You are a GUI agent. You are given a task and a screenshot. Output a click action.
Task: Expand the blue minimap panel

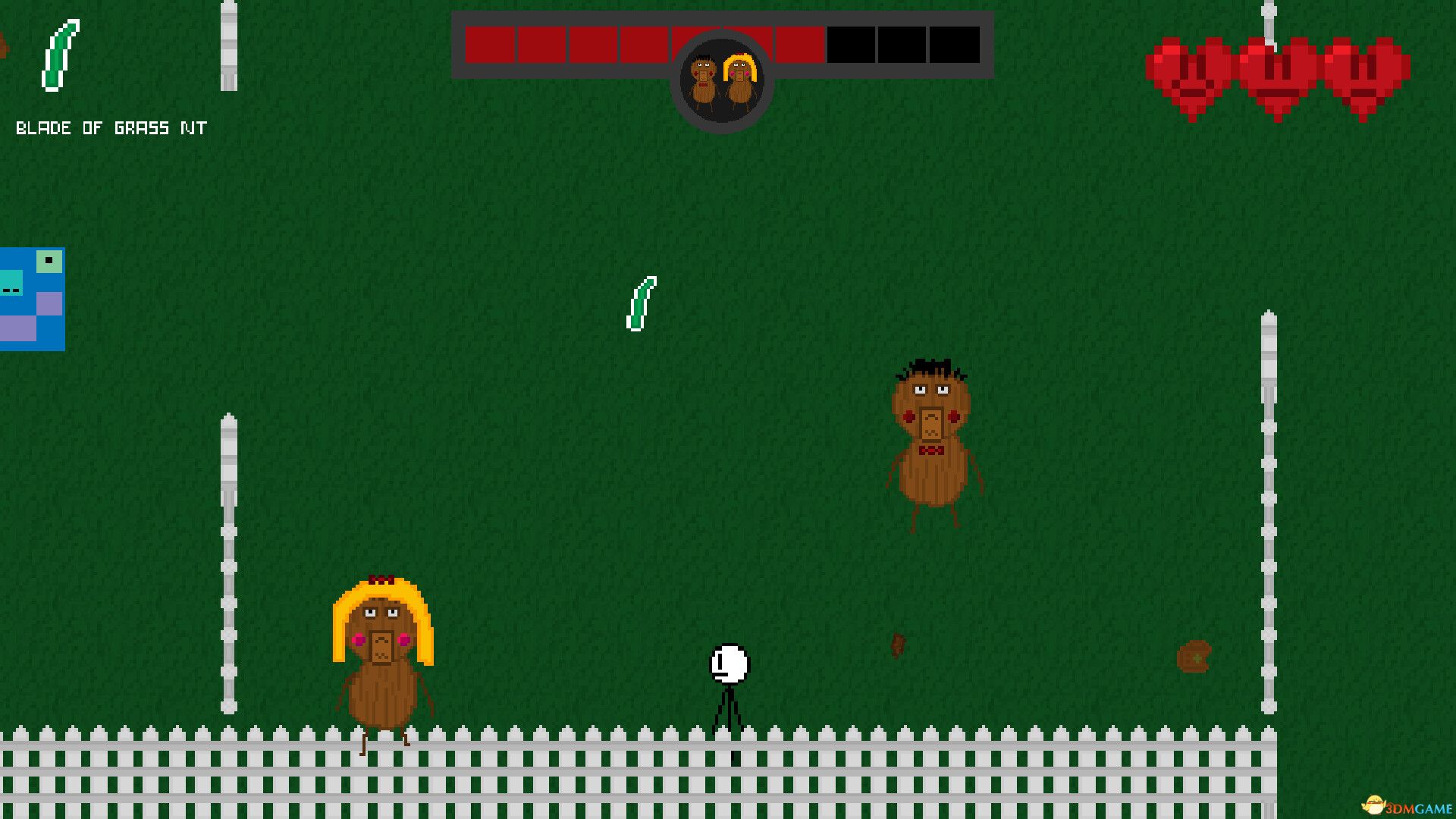pyautogui.click(x=32, y=300)
